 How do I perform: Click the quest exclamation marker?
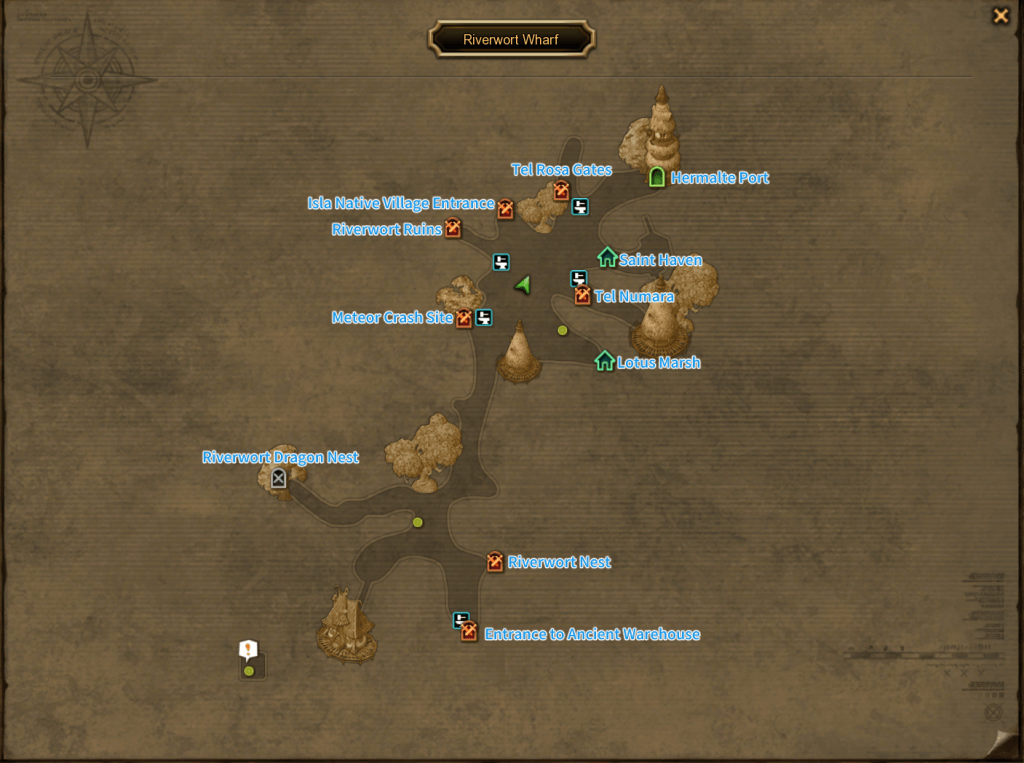point(248,650)
